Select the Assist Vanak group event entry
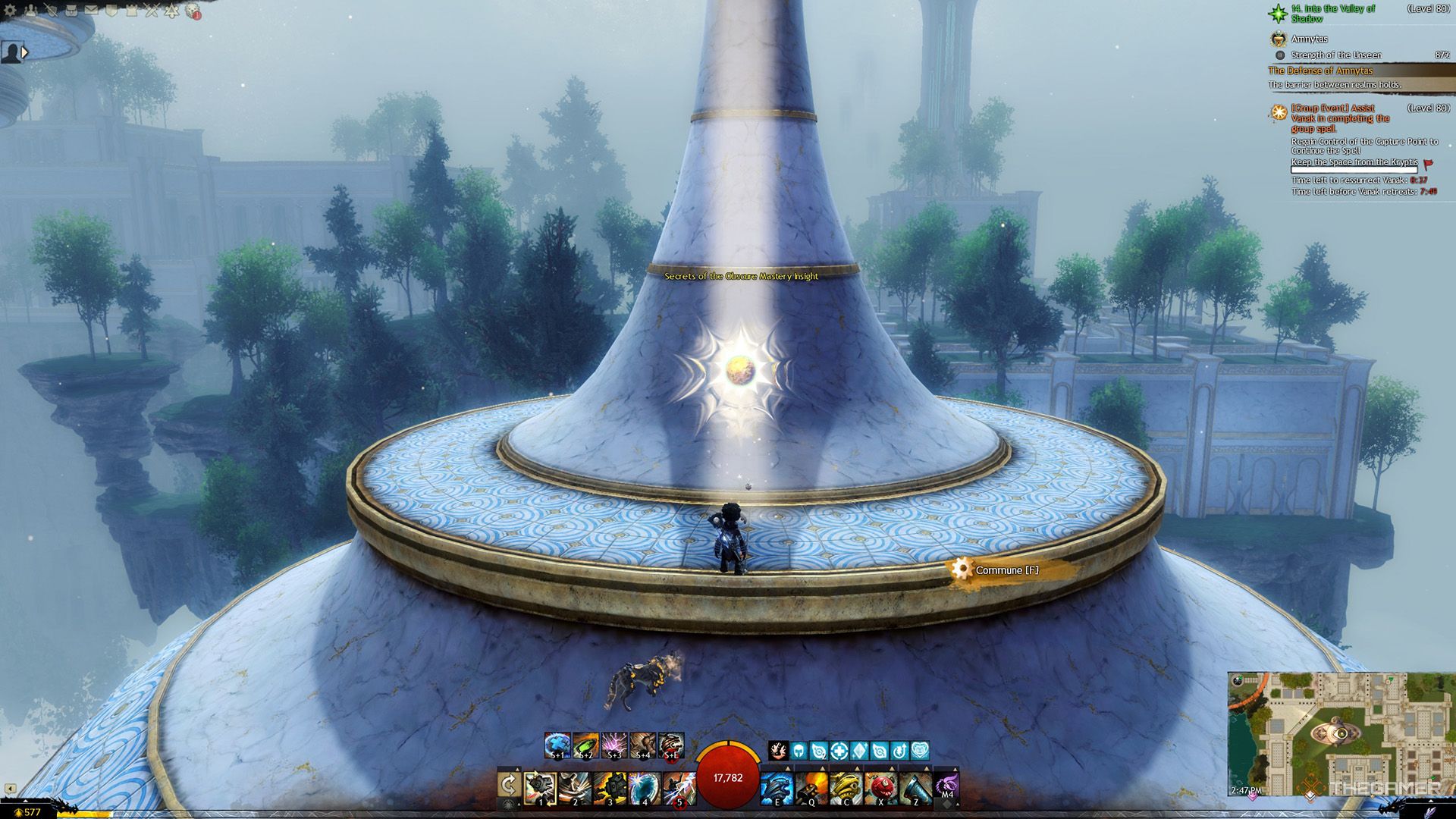The image size is (1456, 819). click(1340, 118)
